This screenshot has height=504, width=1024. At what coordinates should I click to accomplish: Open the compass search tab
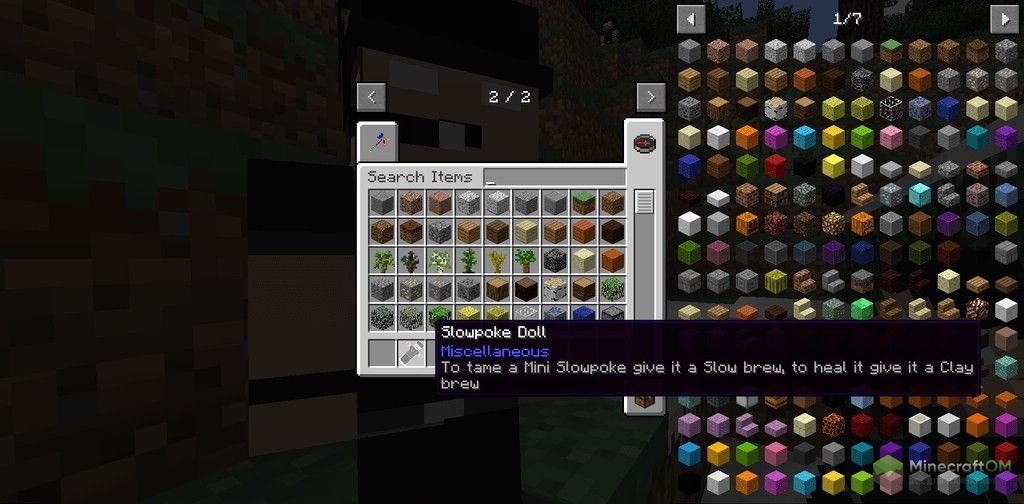pyautogui.click(x=644, y=143)
